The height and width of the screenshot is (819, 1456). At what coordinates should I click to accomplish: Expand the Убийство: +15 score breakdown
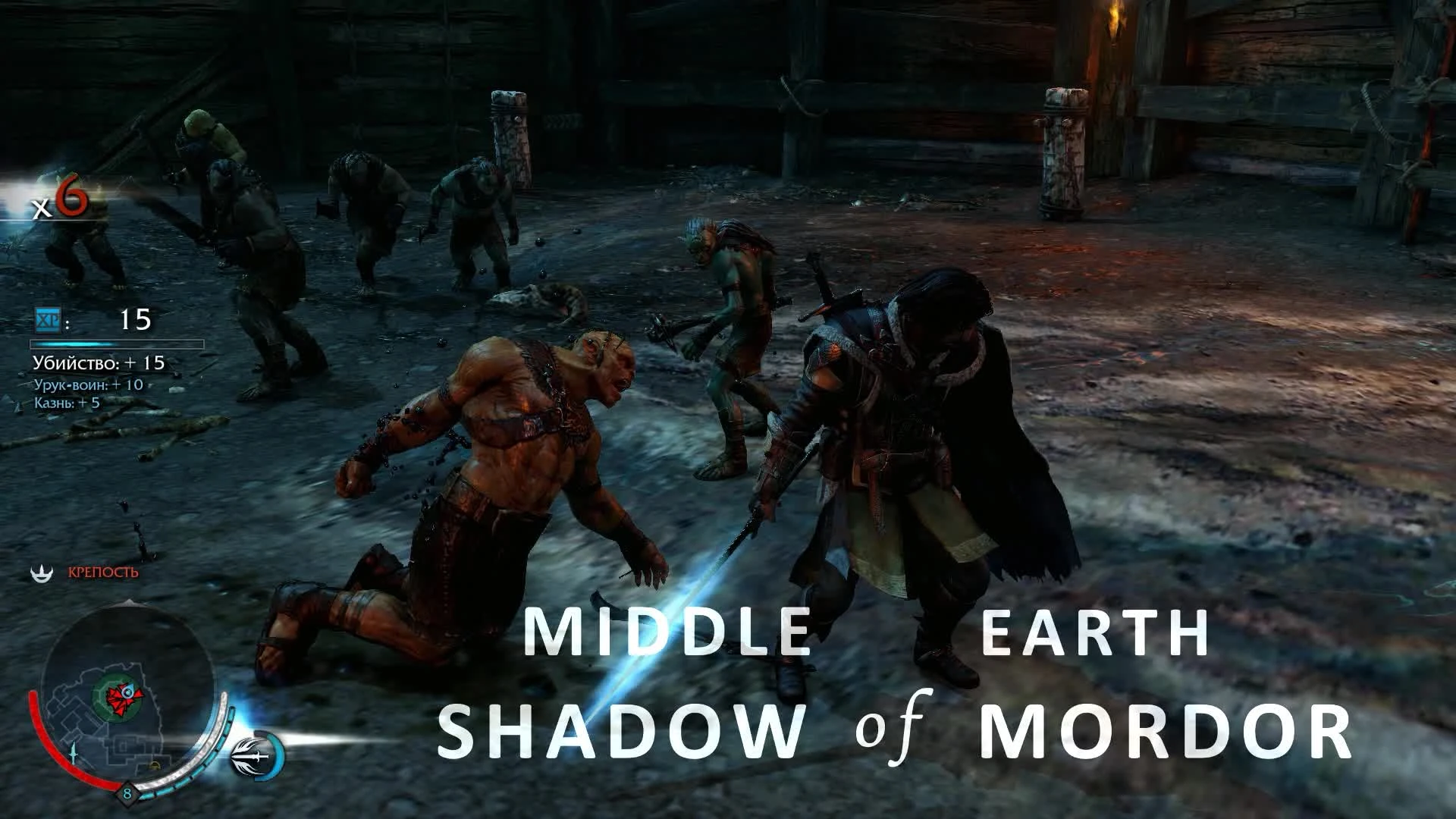98,362
